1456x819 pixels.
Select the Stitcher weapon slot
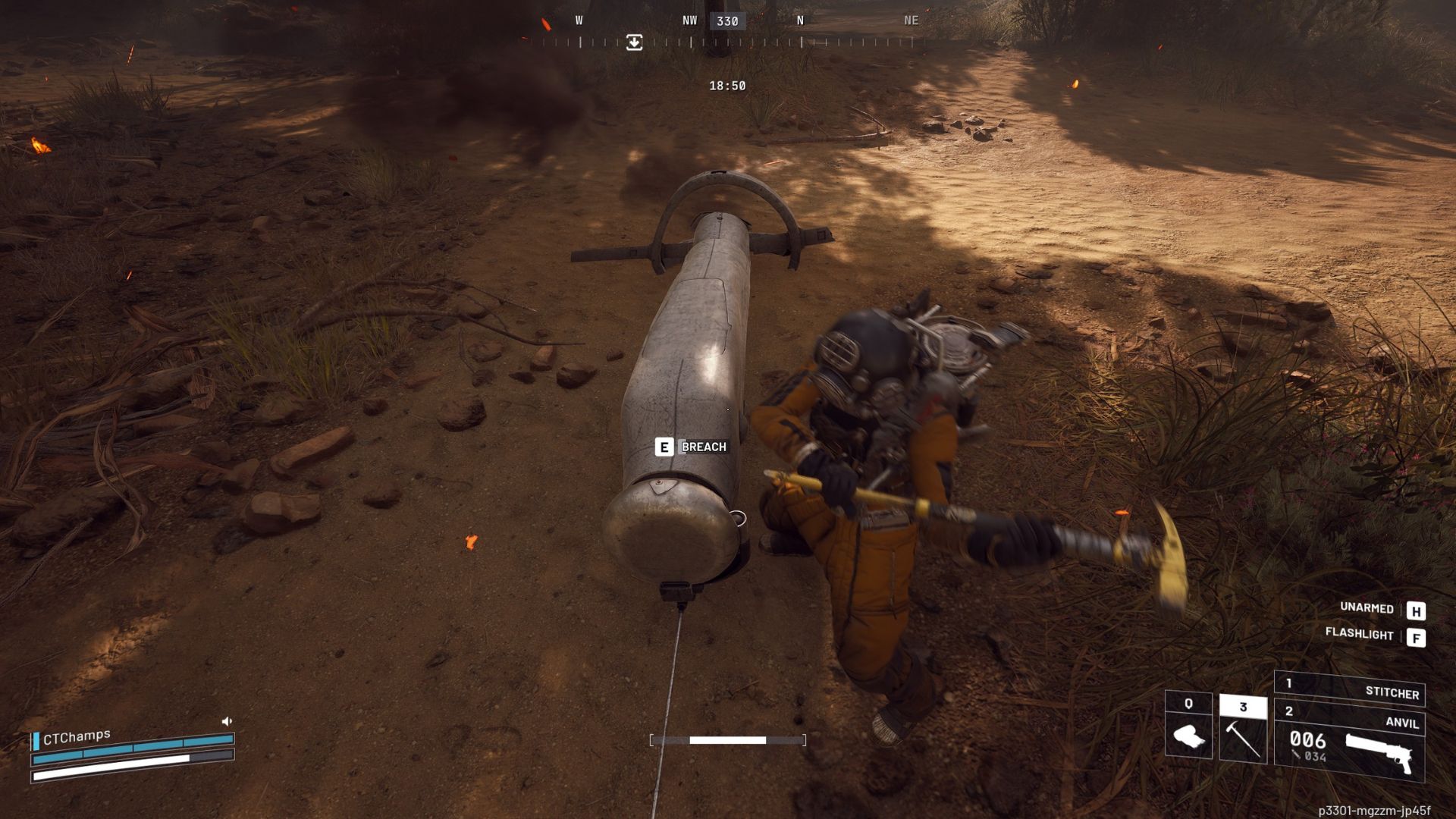1350,689
